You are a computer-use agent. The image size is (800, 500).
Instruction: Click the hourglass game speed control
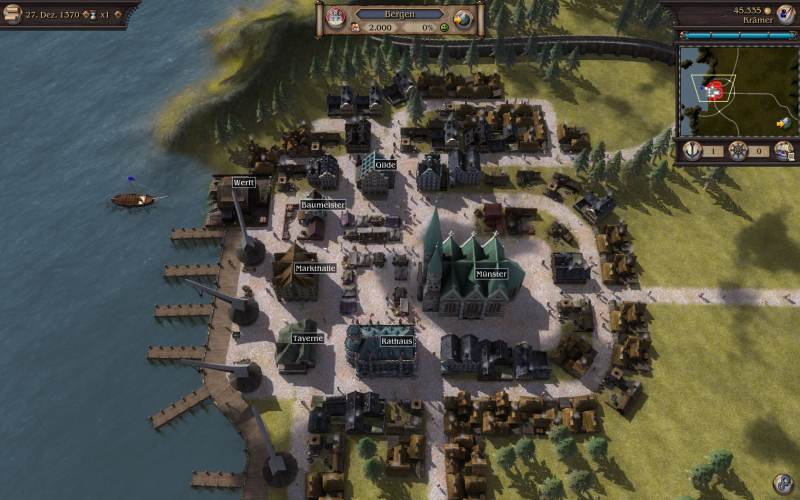point(93,14)
